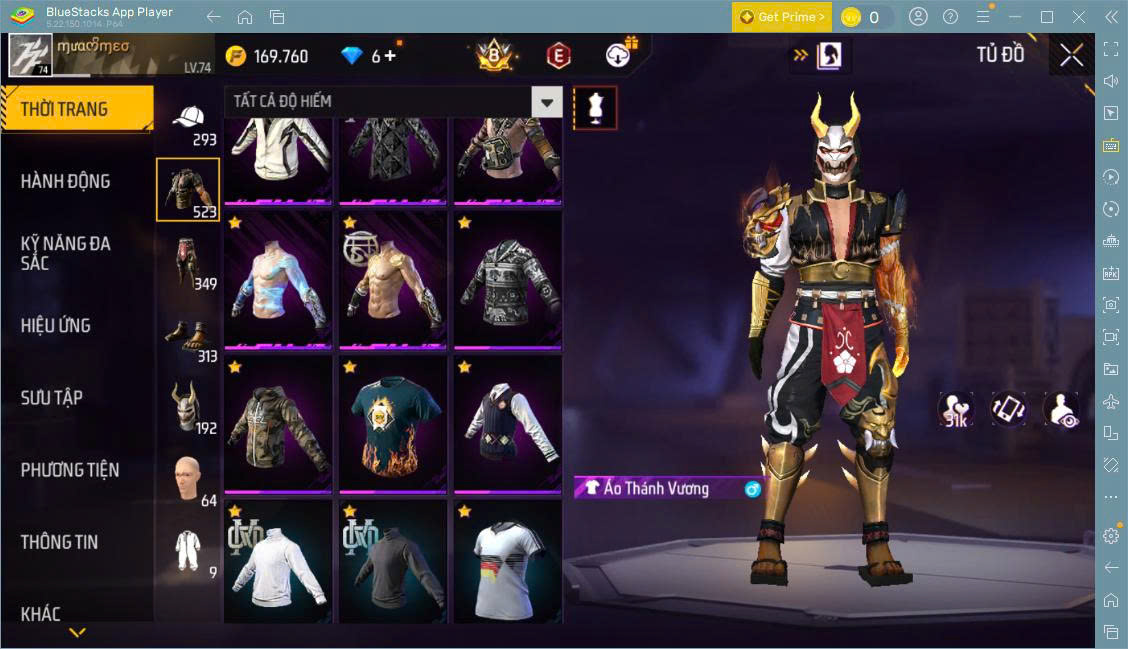The width and height of the screenshot is (1128, 649).
Task: Toggle the eye visibility character icon
Action: pyautogui.click(x=1060, y=409)
